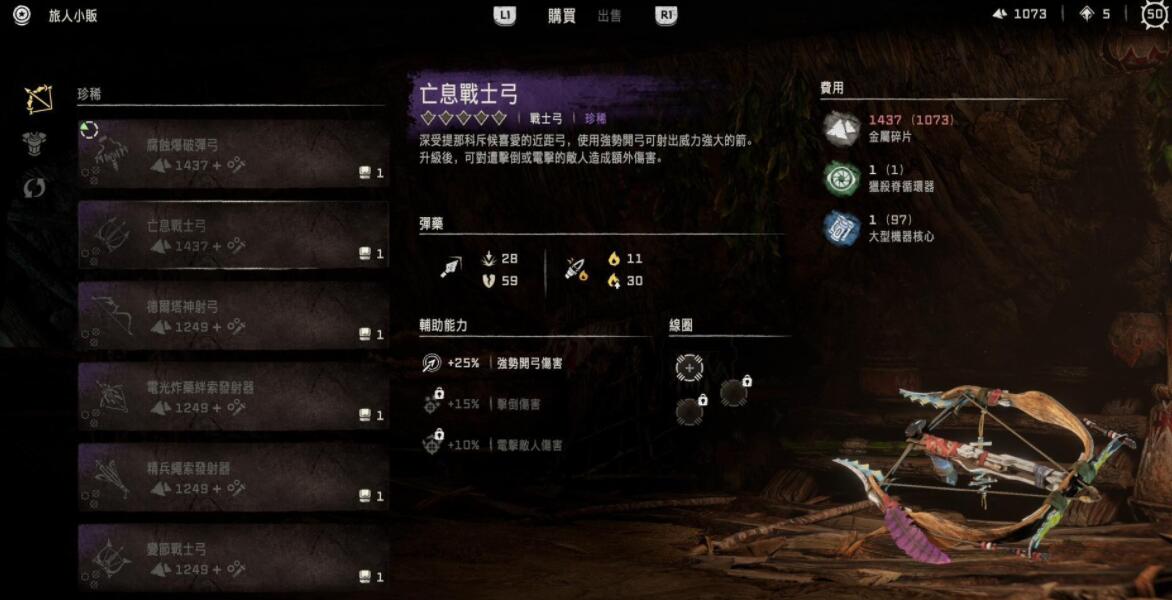Click the 金屬碎片 metal shards cost icon

841,128
